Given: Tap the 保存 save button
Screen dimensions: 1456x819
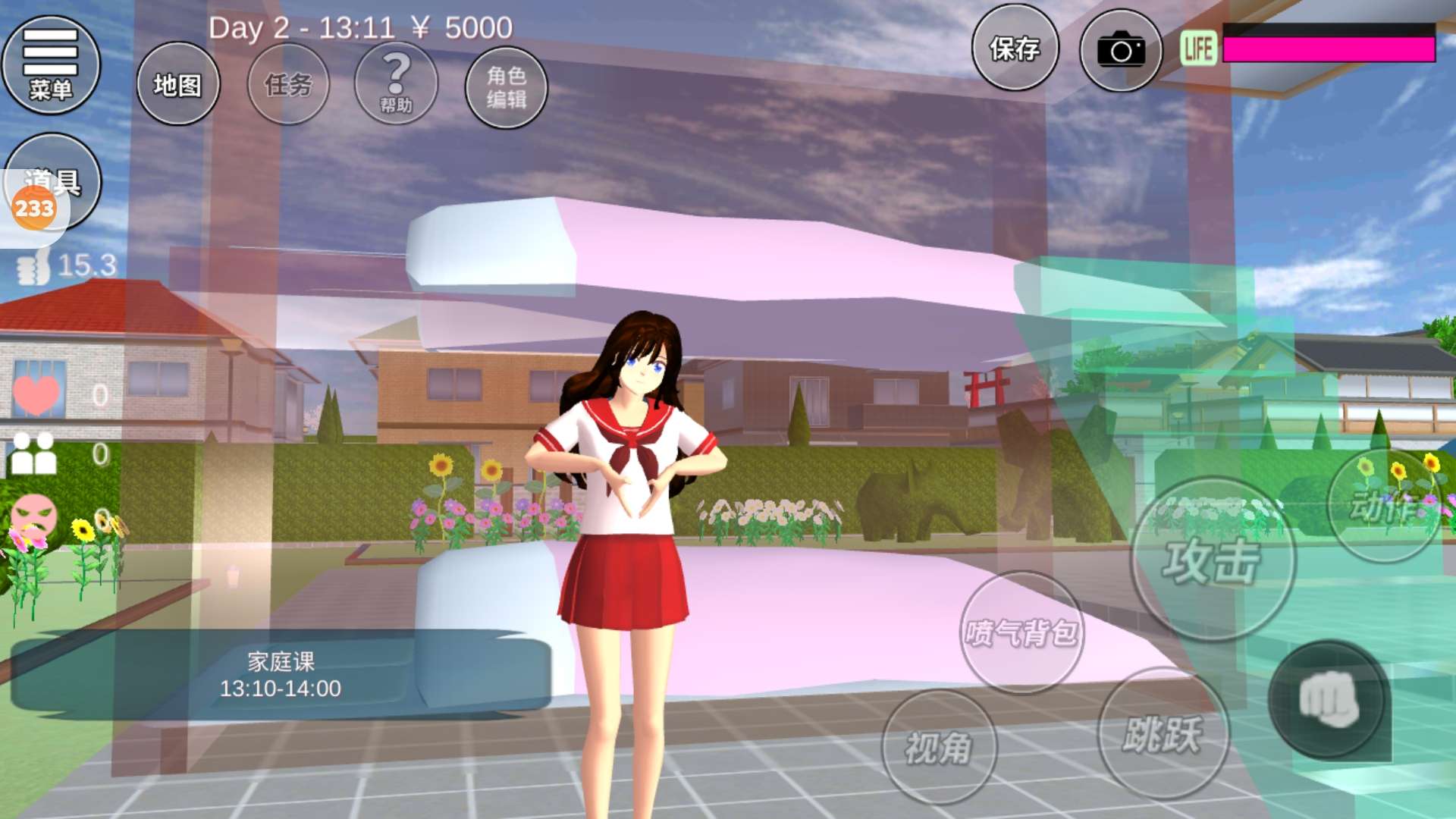Looking at the screenshot, I should point(1015,49).
